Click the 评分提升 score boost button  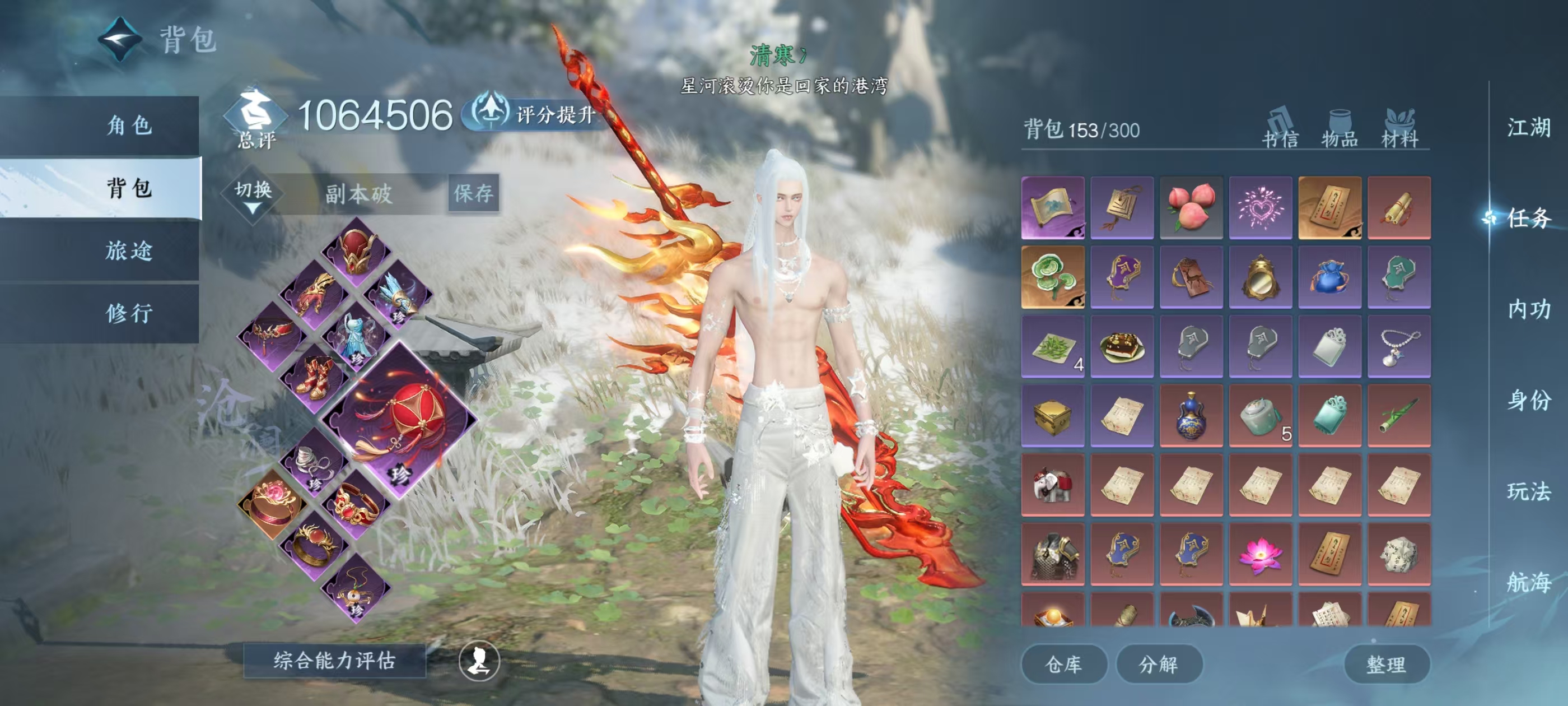tap(536, 114)
